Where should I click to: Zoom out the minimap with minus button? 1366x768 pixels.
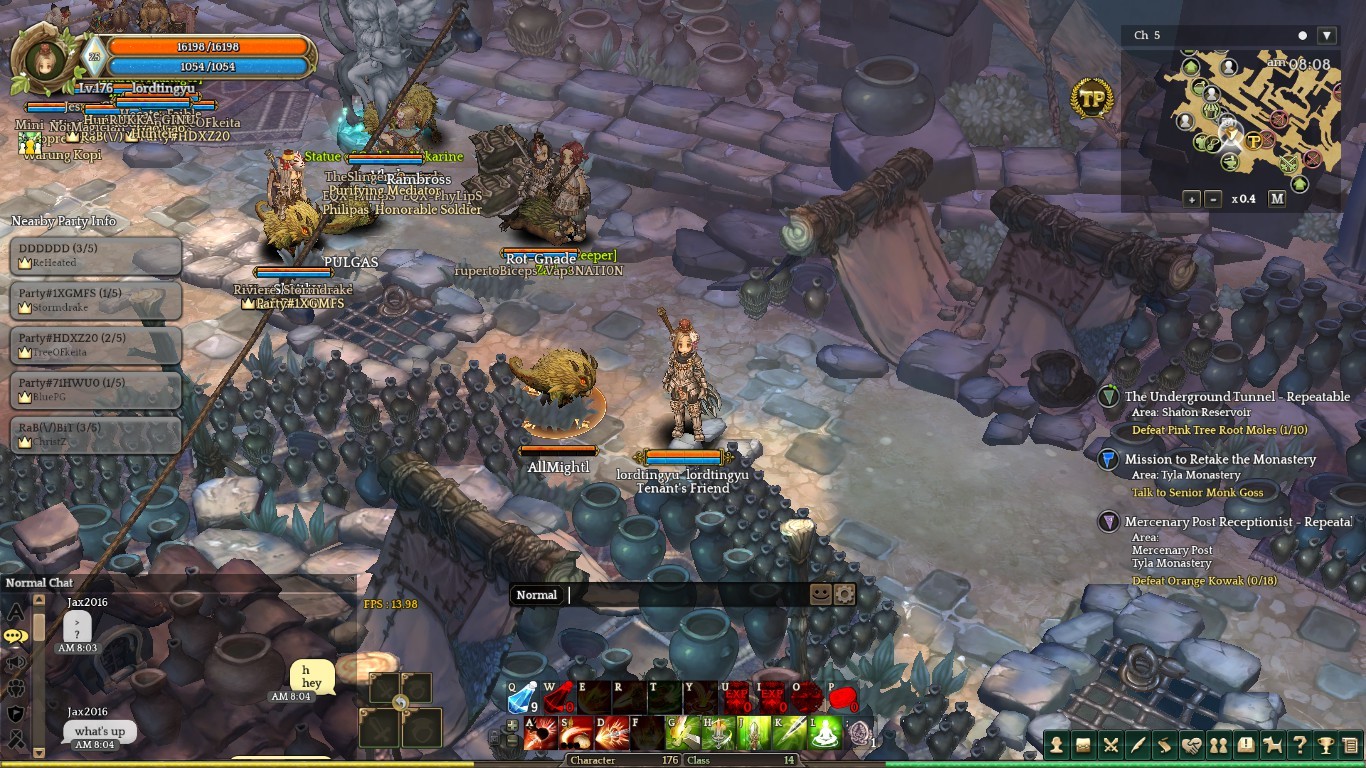coord(1213,199)
